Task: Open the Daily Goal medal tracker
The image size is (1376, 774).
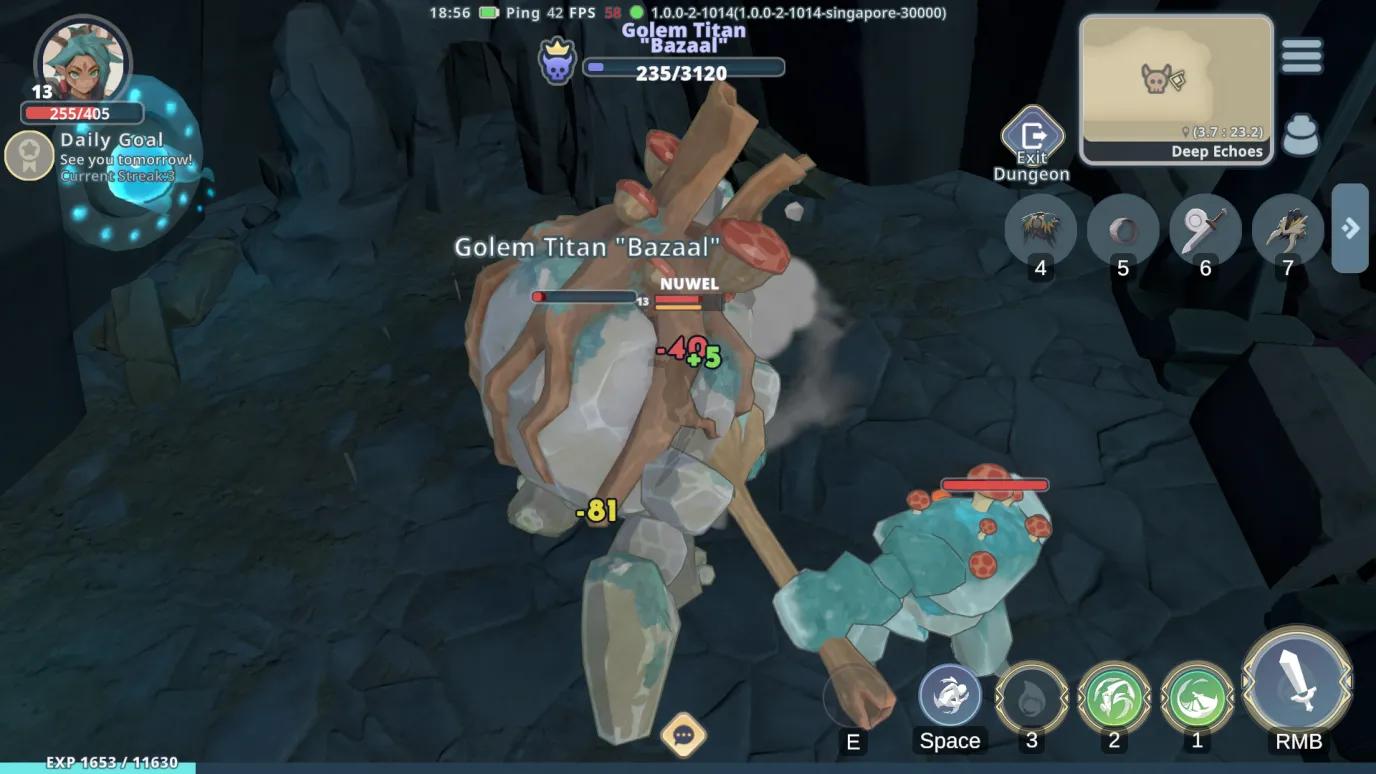Action: pyautogui.click(x=29, y=155)
